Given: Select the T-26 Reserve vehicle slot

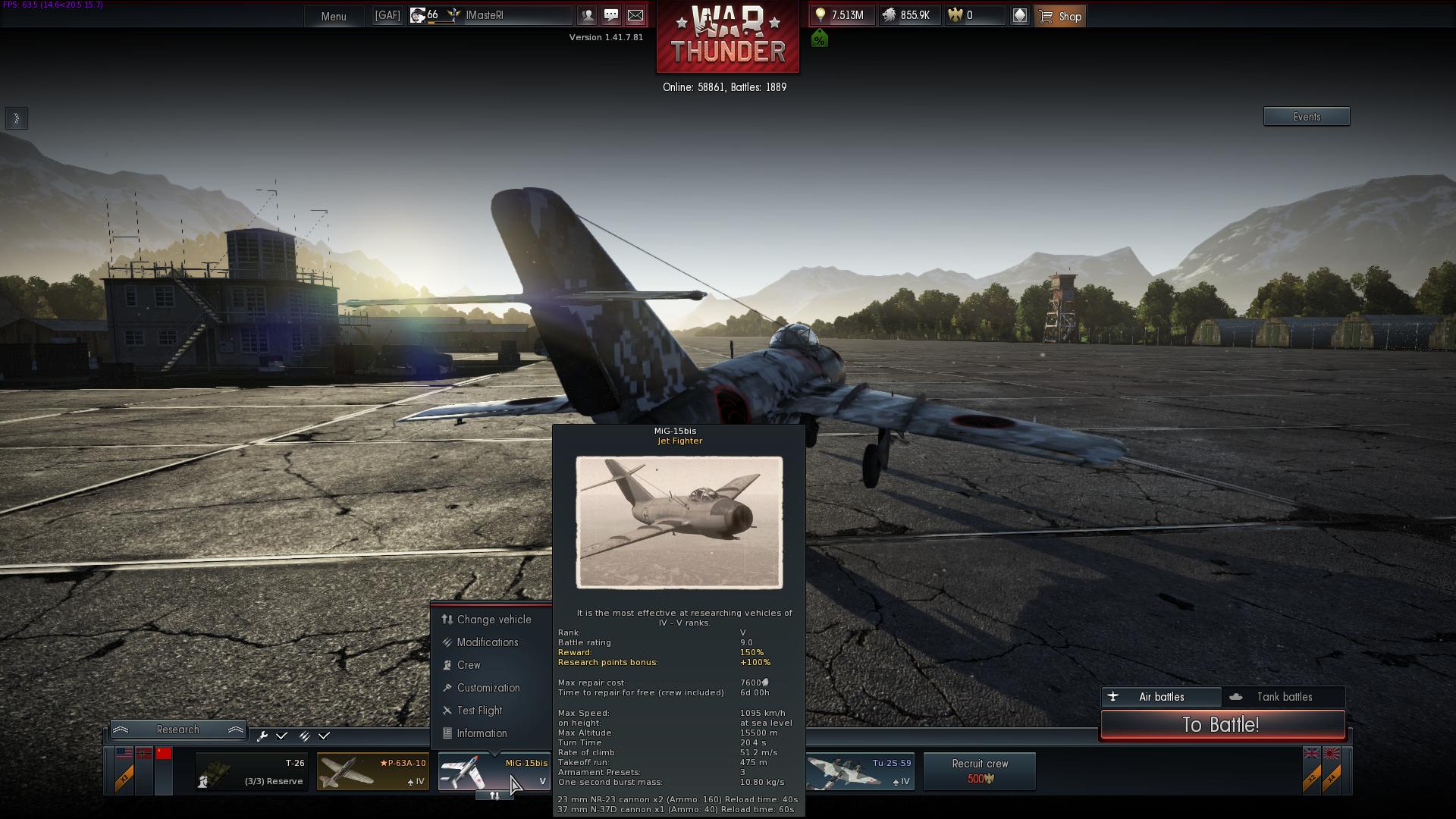Looking at the screenshot, I should point(250,771).
